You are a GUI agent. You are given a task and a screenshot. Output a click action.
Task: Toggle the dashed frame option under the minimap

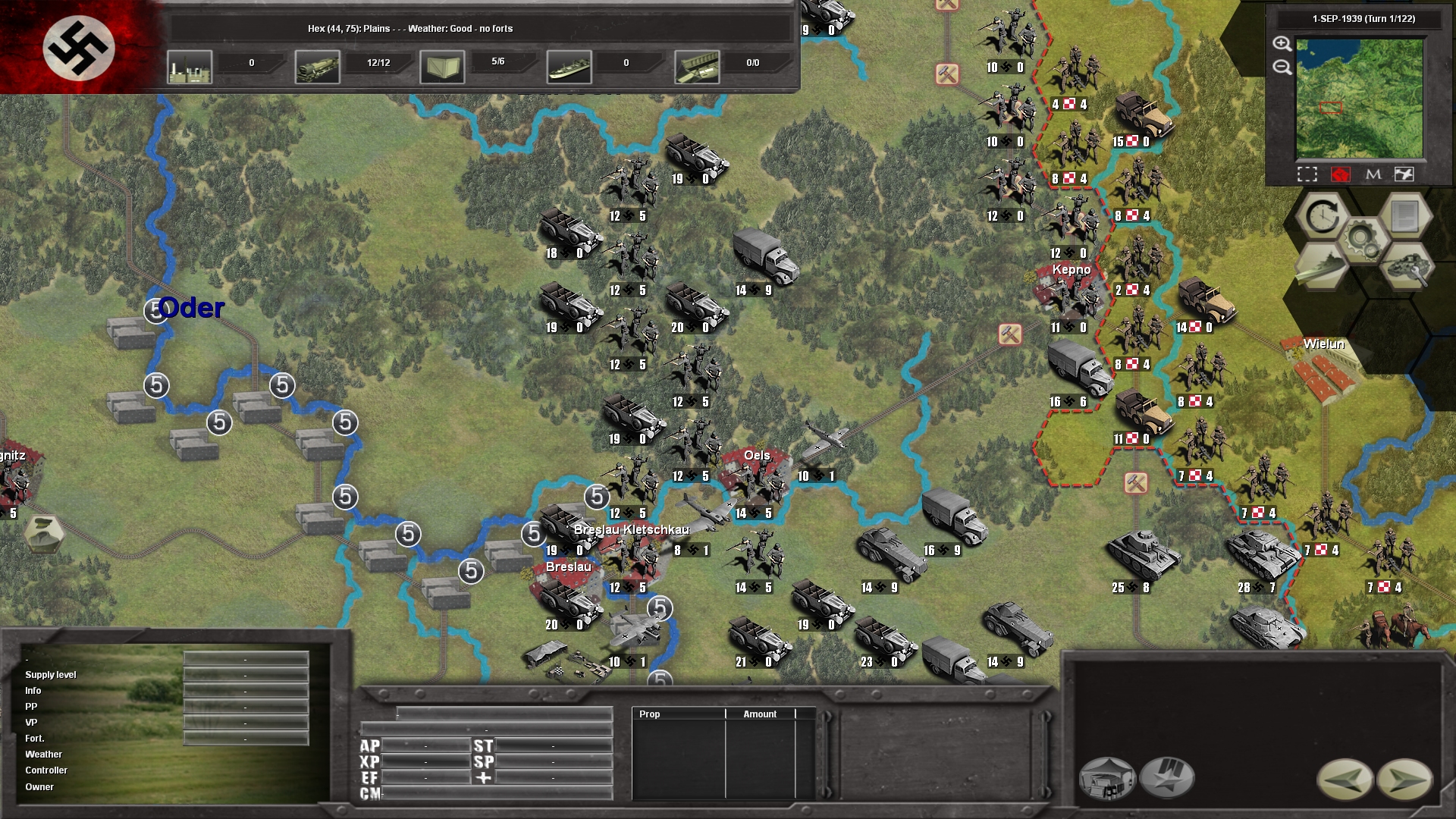coord(1307,174)
